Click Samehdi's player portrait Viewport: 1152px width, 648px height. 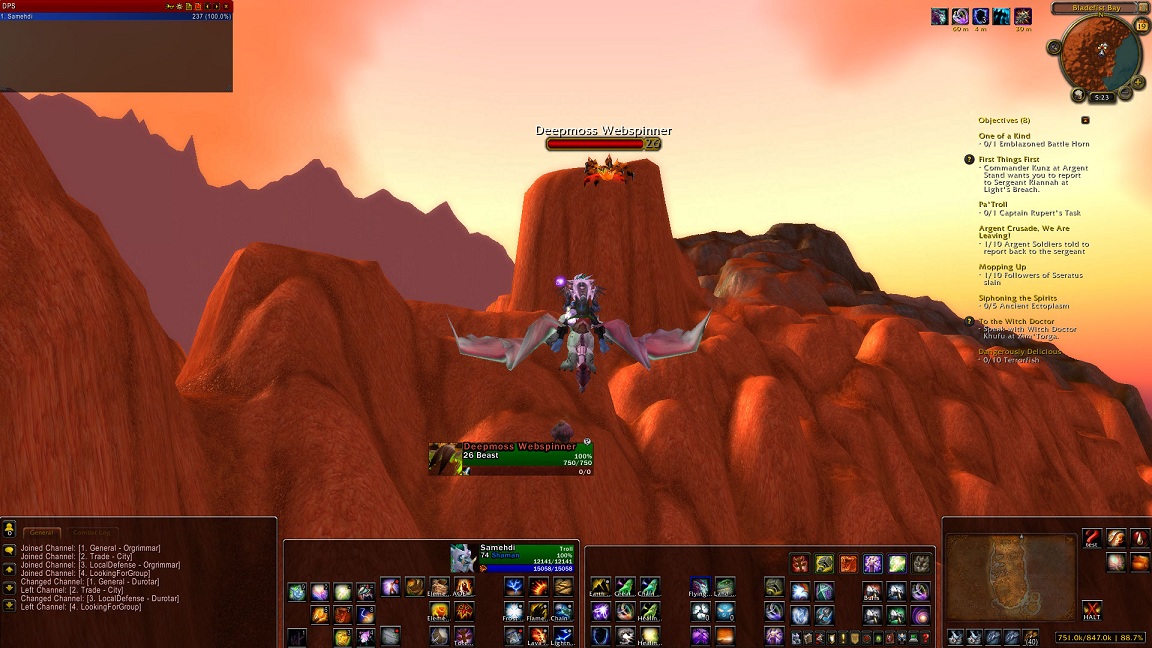(x=463, y=559)
